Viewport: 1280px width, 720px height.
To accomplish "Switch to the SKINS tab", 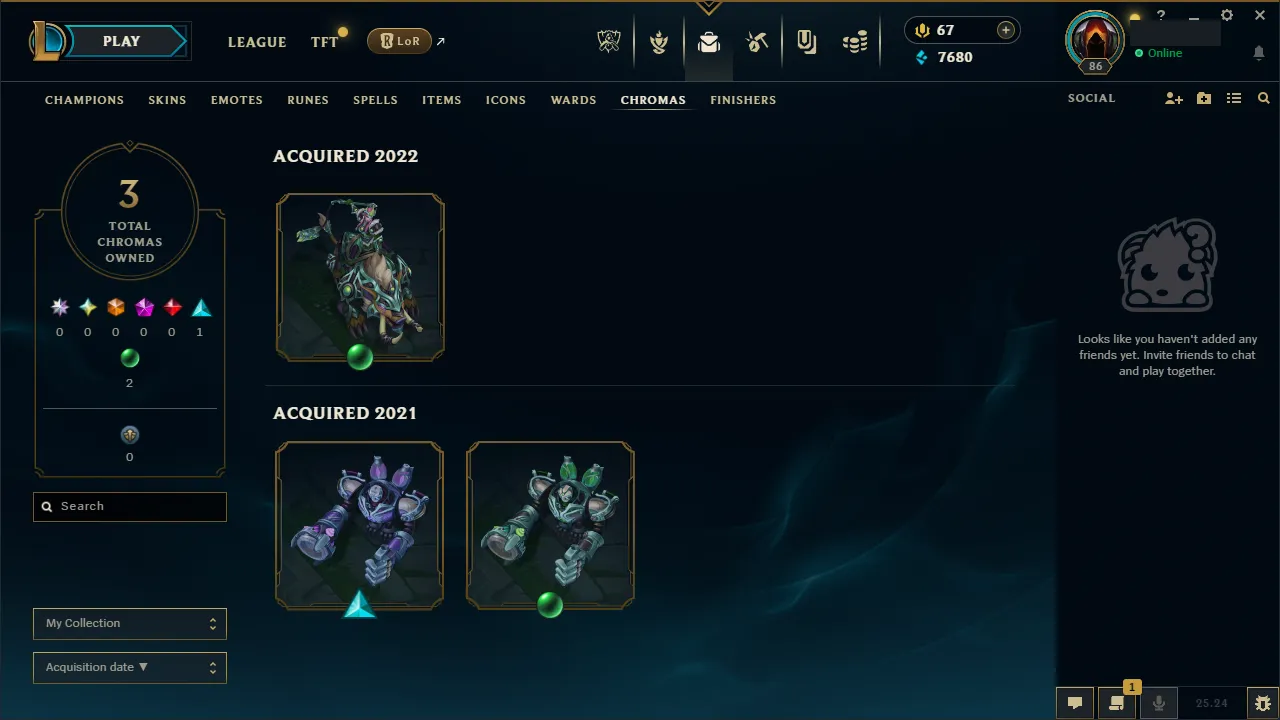I will (167, 100).
